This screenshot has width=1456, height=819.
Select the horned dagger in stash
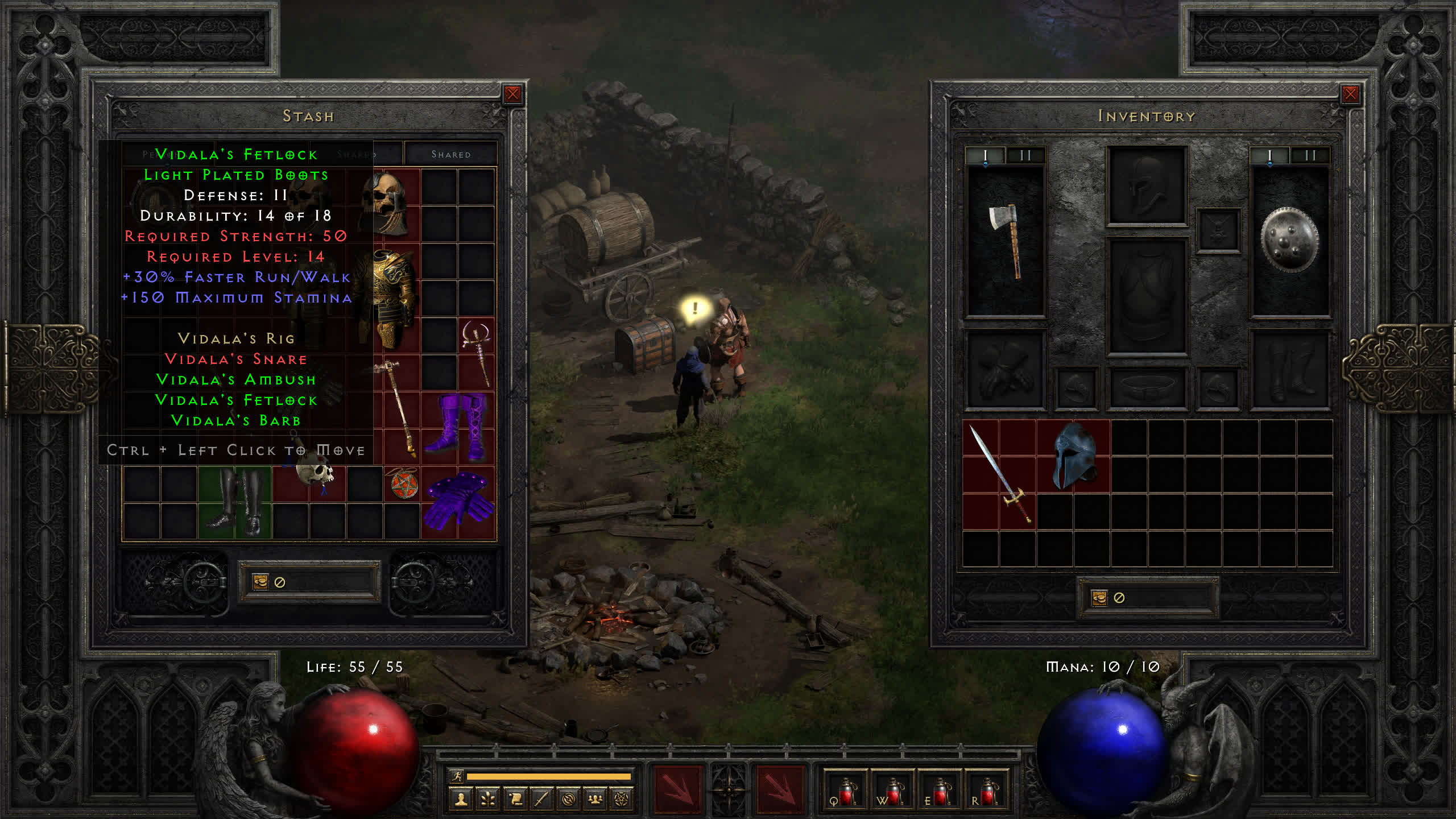[x=477, y=353]
